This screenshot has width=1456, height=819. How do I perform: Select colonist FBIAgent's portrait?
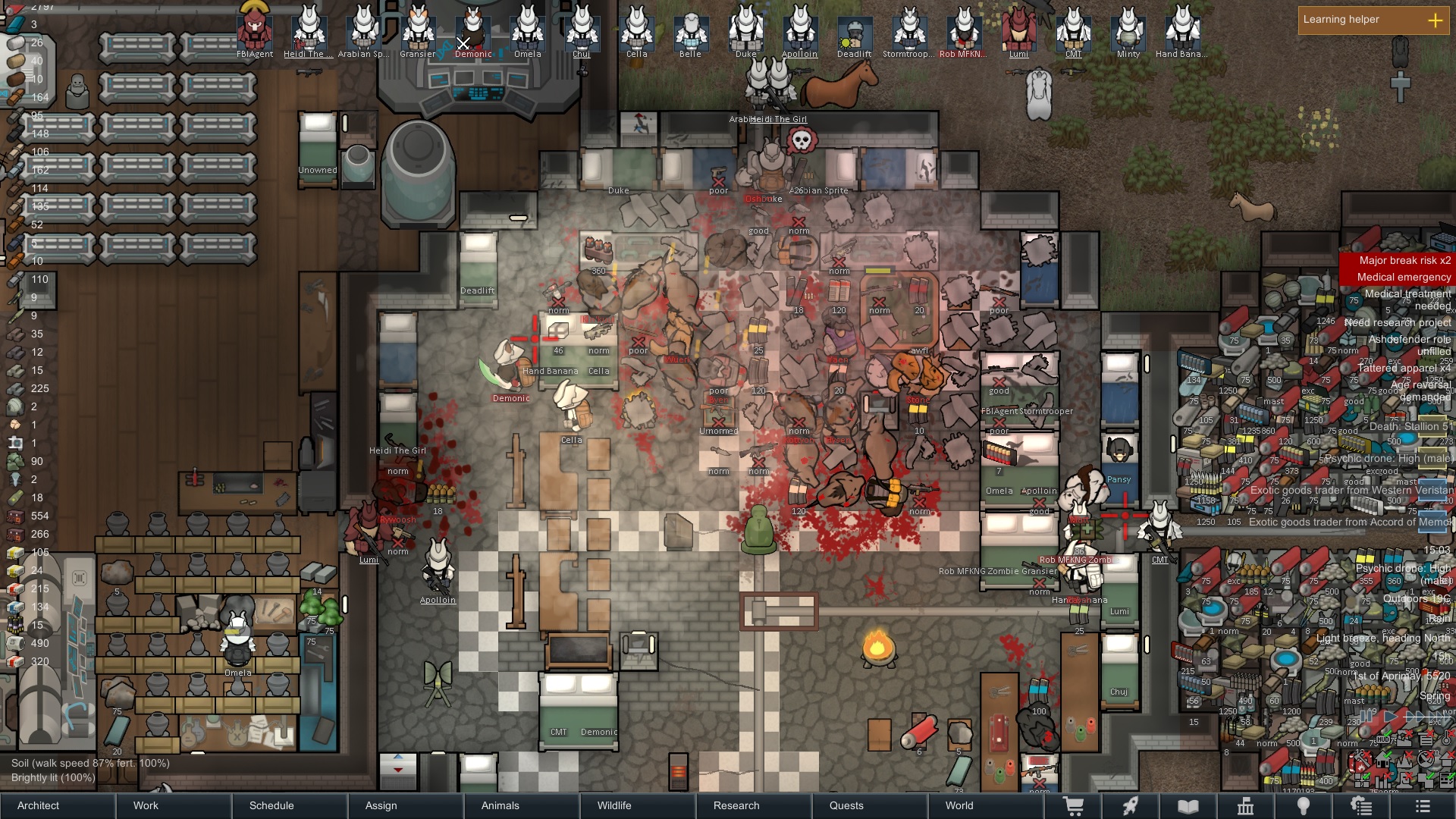point(255,30)
